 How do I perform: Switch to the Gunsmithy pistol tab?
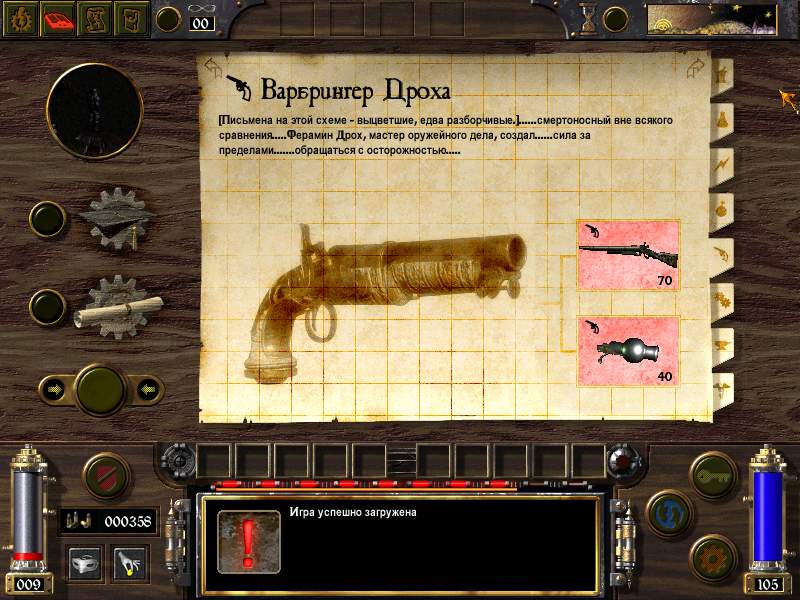tap(720, 252)
